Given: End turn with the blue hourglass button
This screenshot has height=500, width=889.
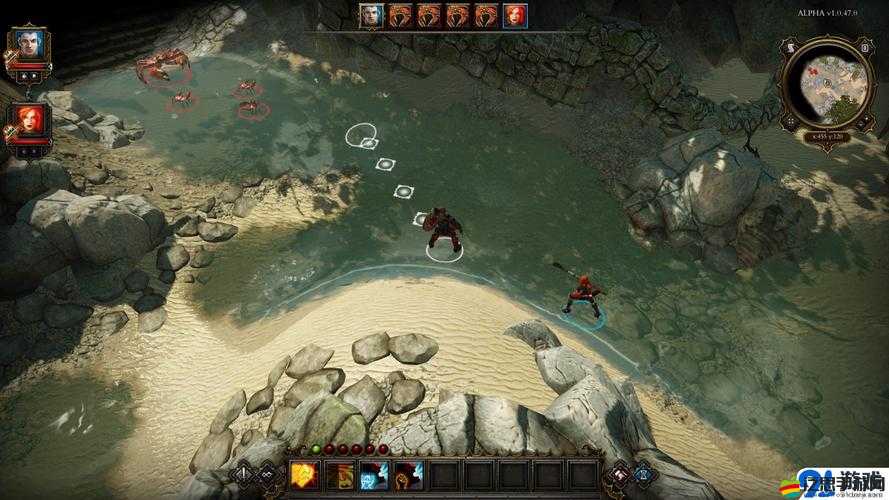Looking at the screenshot, I should pyautogui.click(x=644, y=474).
